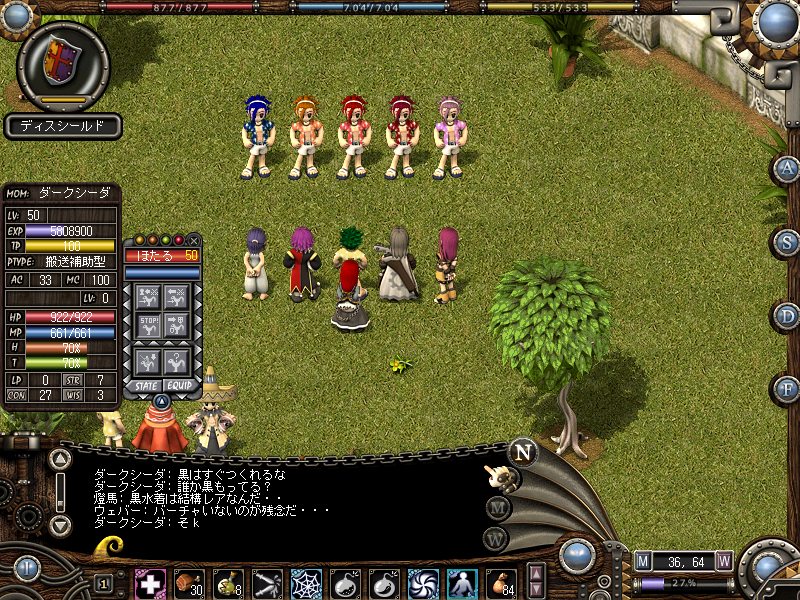The image size is (800, 600).
Task: Click the S shortcut button
Action: point(786,242)
